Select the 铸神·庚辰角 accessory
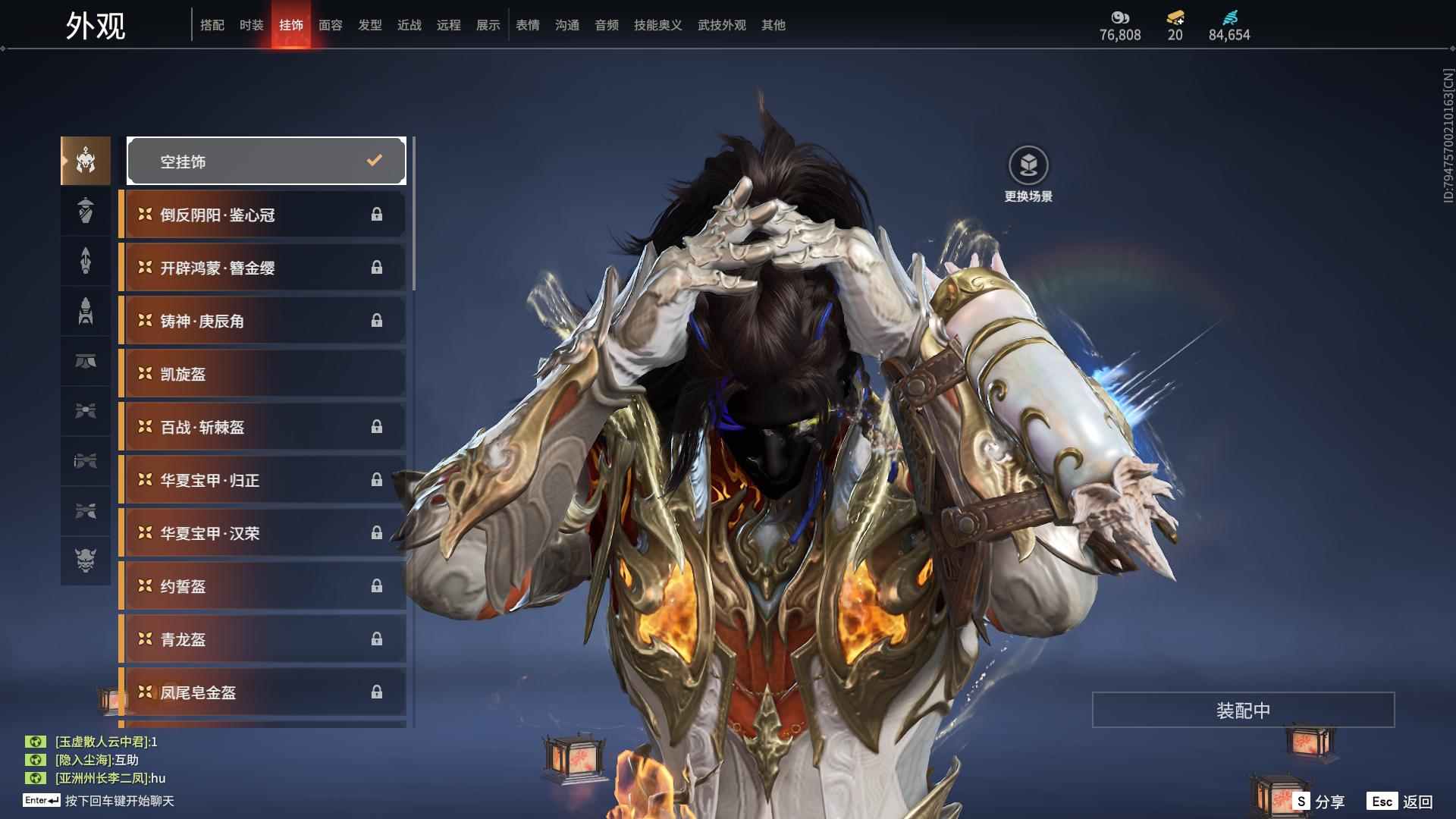The height and width of the screenshot is (819, 1456). (262, 321)
